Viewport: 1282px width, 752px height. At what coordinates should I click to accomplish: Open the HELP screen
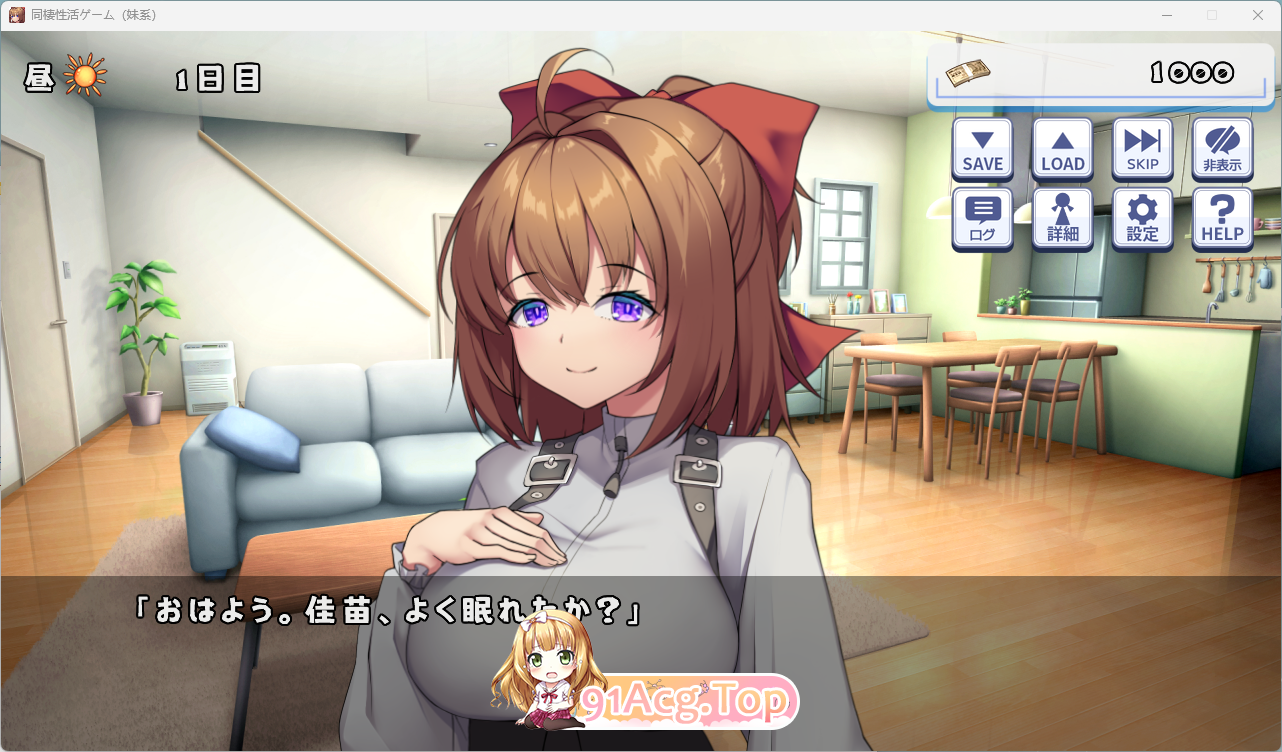(1222, 218)
